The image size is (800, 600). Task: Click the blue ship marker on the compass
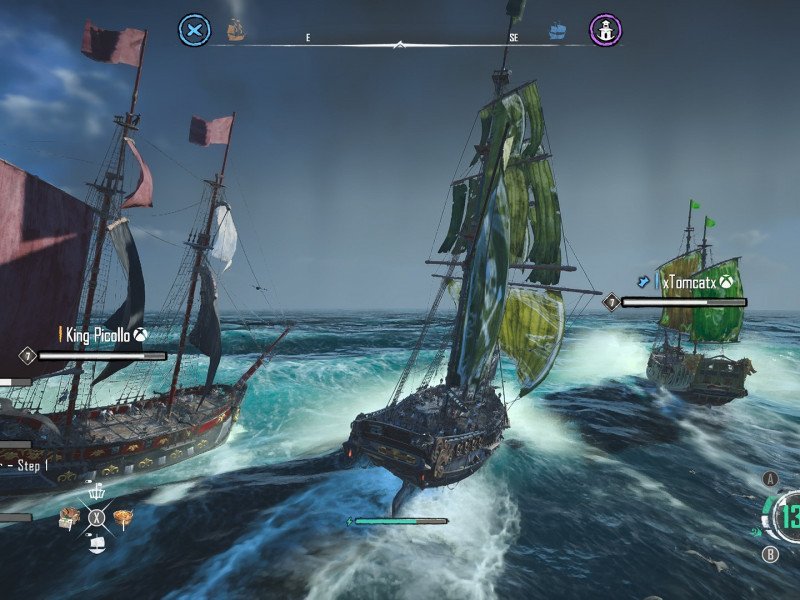[x=557, y=32]
